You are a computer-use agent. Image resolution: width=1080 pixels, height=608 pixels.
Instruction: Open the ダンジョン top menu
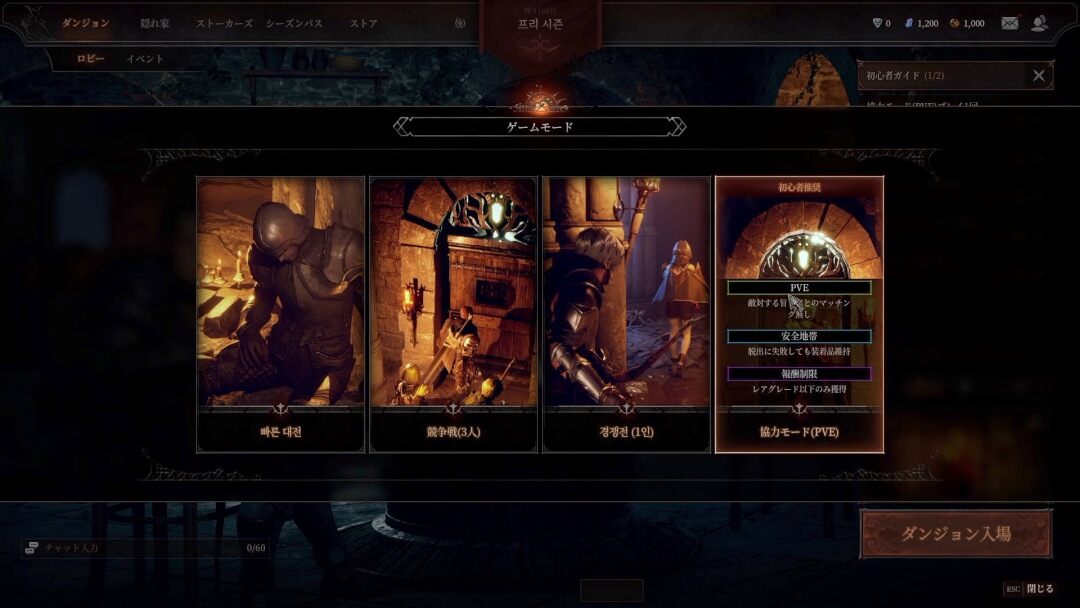coord(85,23)
